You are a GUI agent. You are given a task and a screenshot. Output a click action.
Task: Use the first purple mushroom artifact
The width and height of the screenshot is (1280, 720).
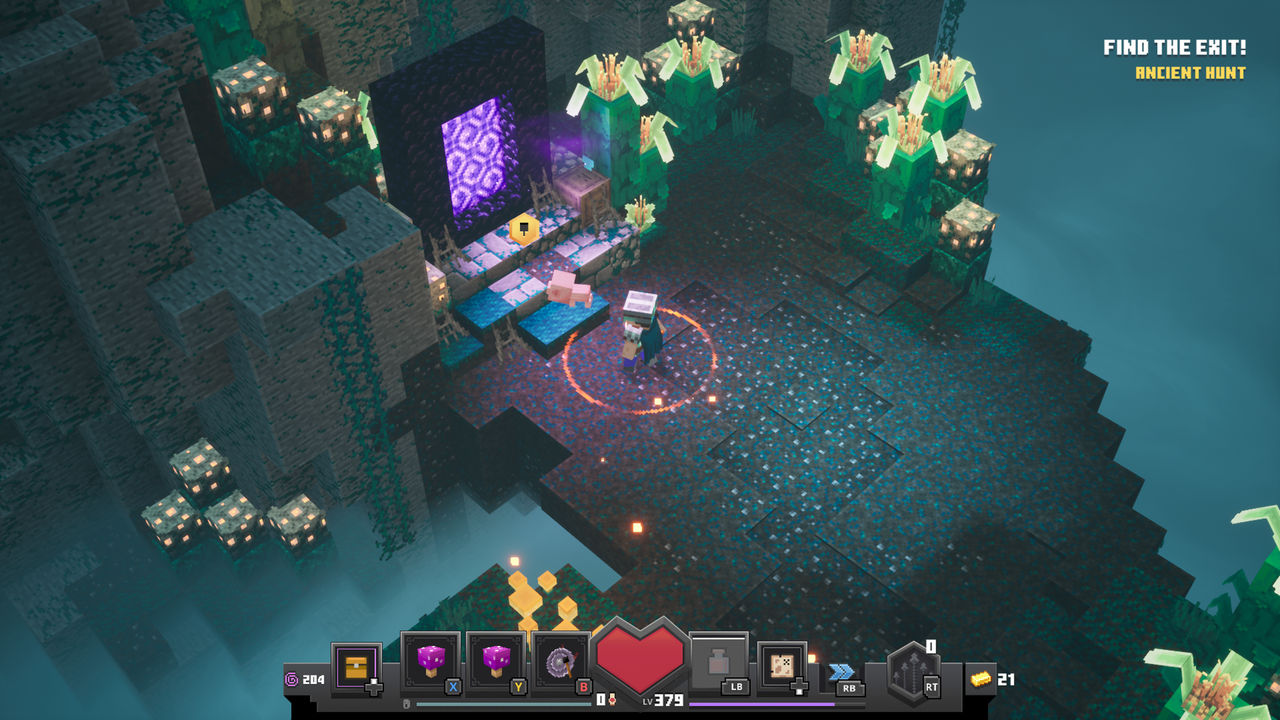pos(430,661)
